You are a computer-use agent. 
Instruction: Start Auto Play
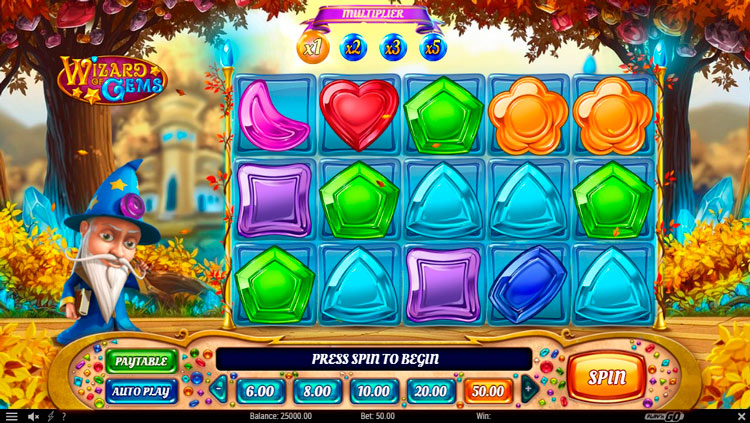coord(141,390)
